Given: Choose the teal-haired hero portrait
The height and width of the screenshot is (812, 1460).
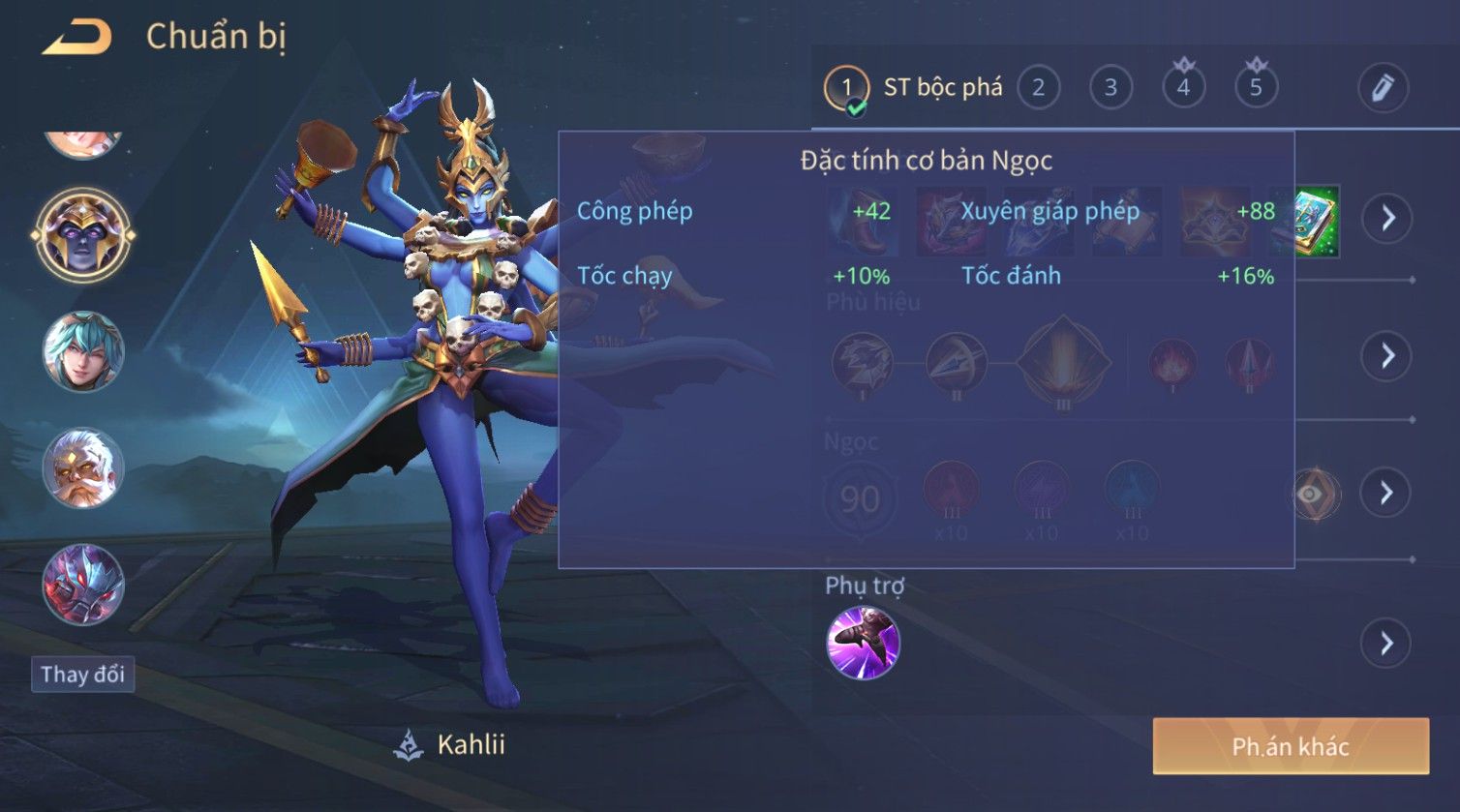Looking at the screenshot, I should (83, 351).
